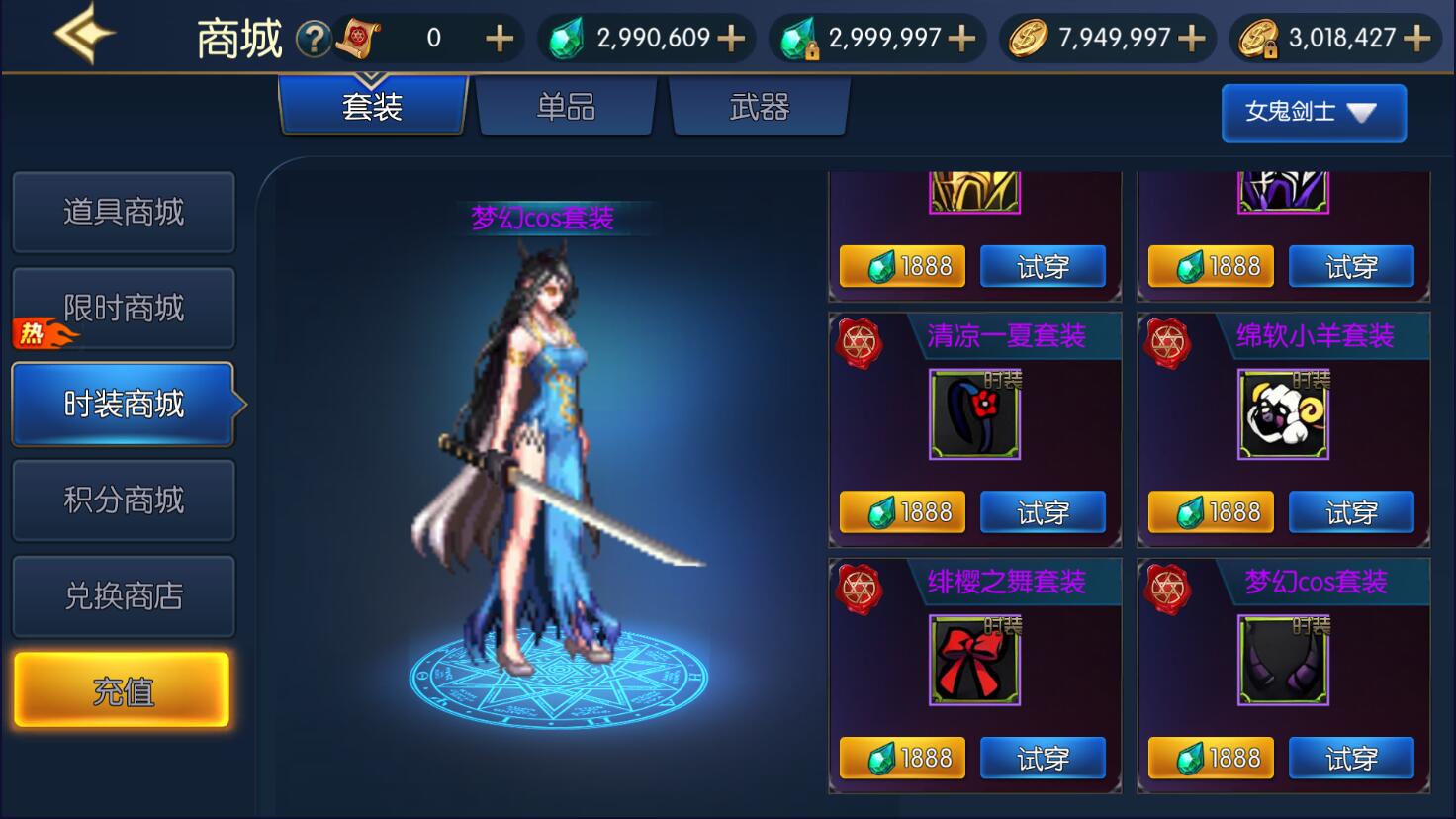Open the shop help question mark
This screenshot has height=819, width=1456.
click(314, 40)
